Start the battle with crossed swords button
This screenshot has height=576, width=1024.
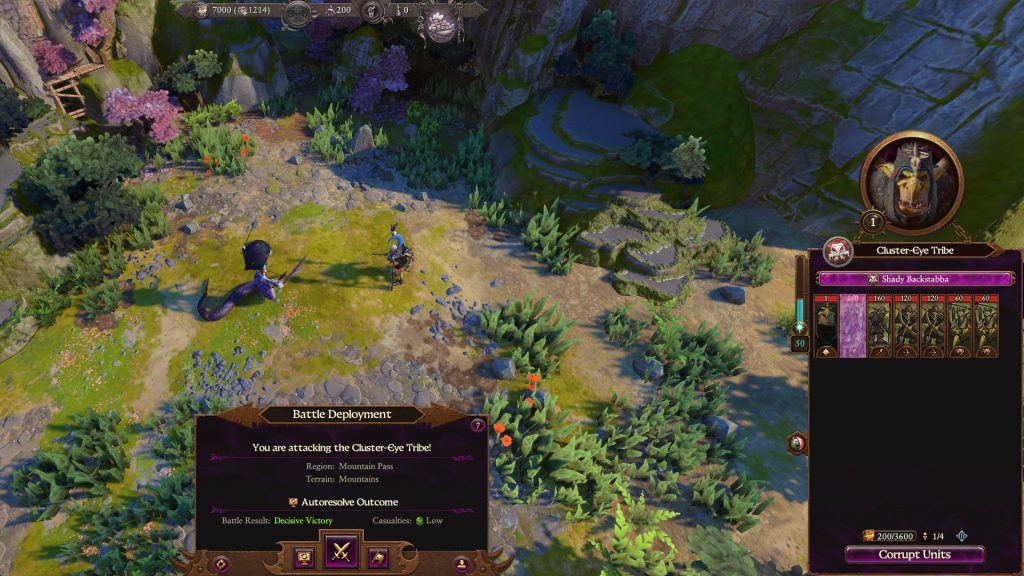click(x=343, y=550)
